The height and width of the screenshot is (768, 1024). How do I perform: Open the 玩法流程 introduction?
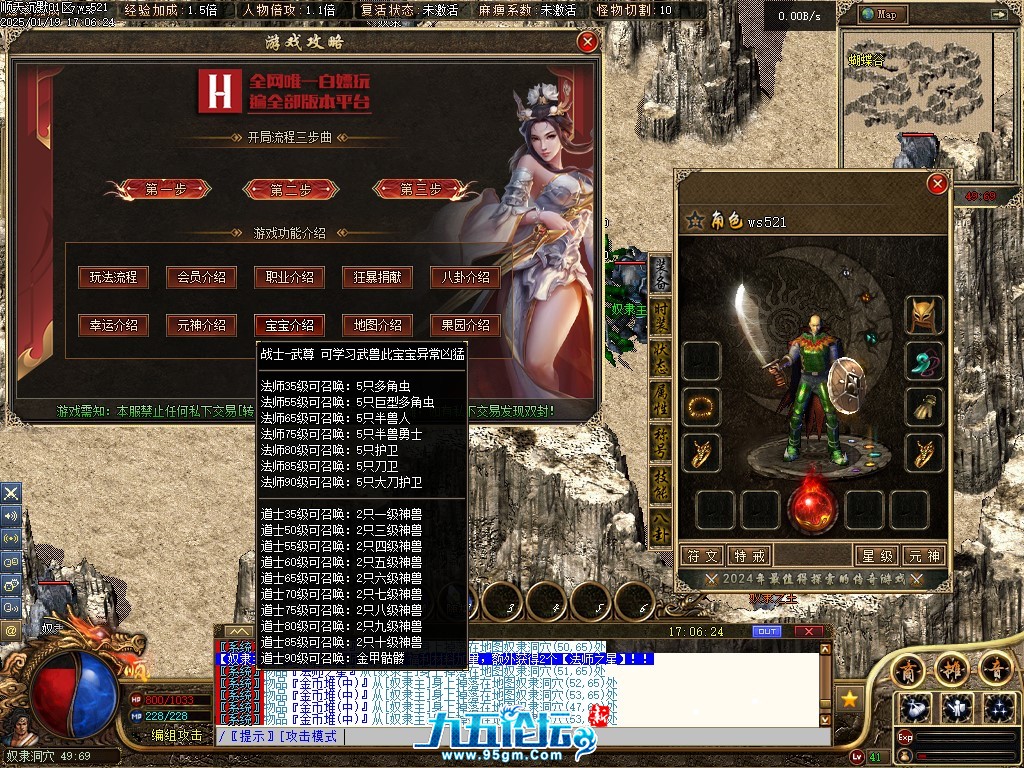[x=113, y=277]
